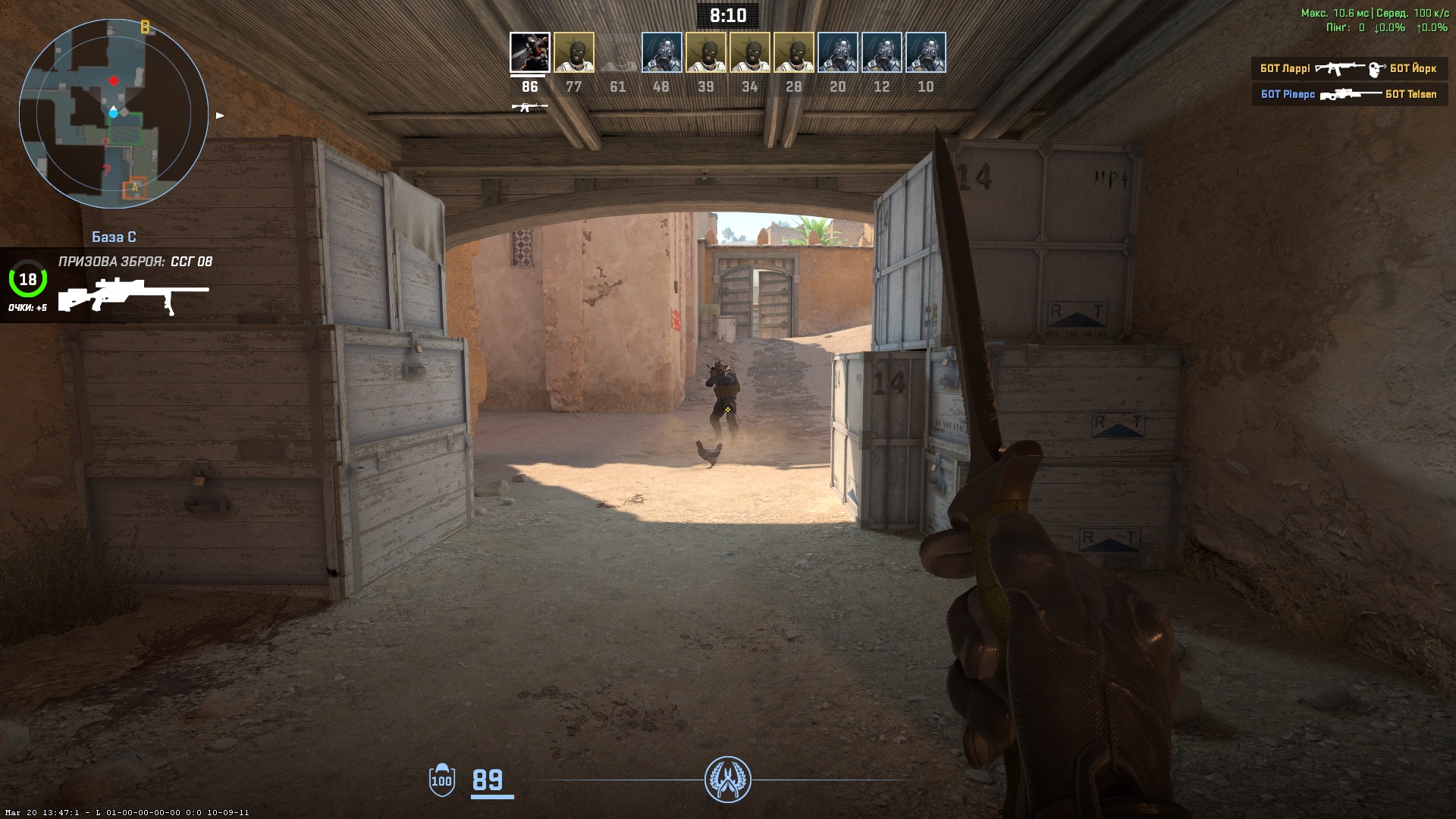Choose the last-place avatar with 10 points
This screenshot has width=1456, height=819.
[x=926, y=52]
